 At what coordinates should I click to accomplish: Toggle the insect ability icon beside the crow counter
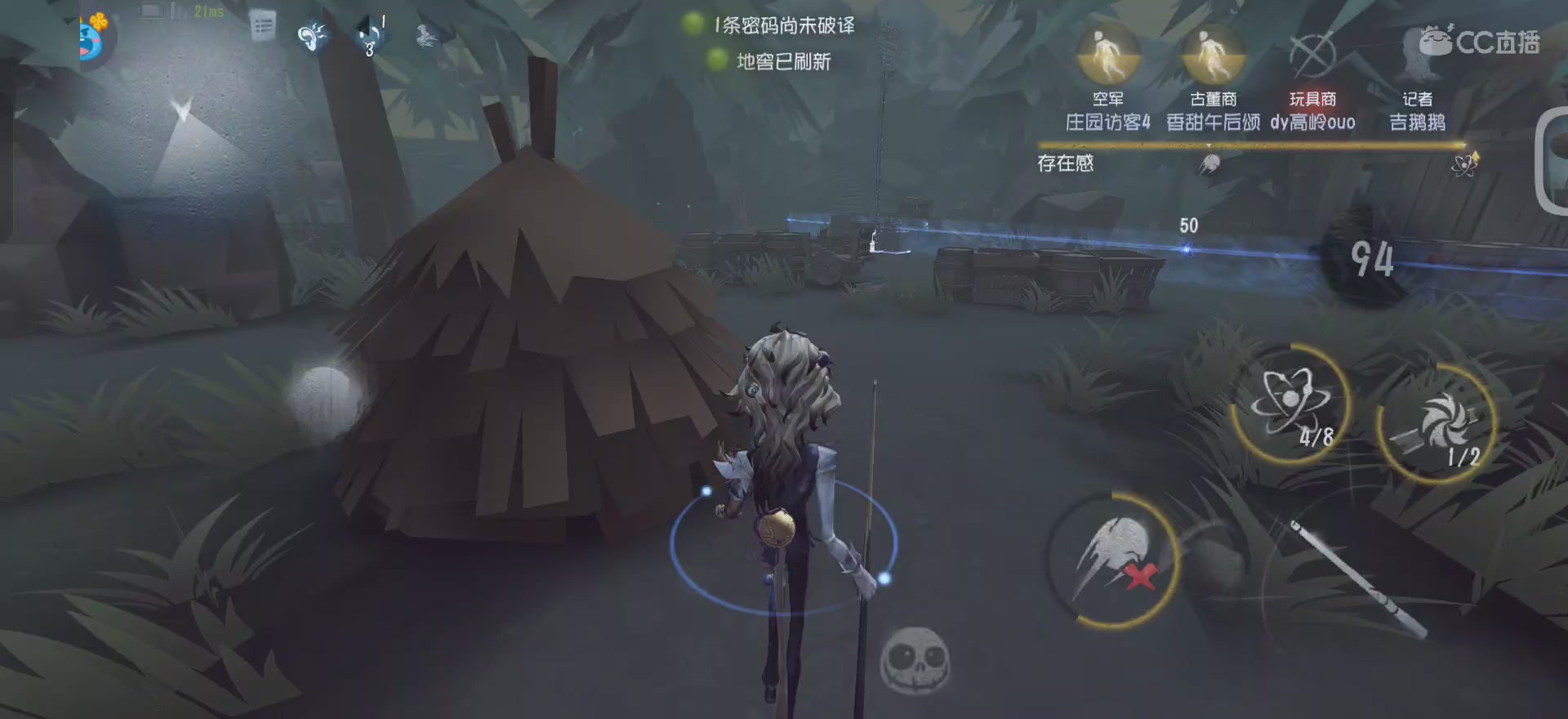point(425,37)
